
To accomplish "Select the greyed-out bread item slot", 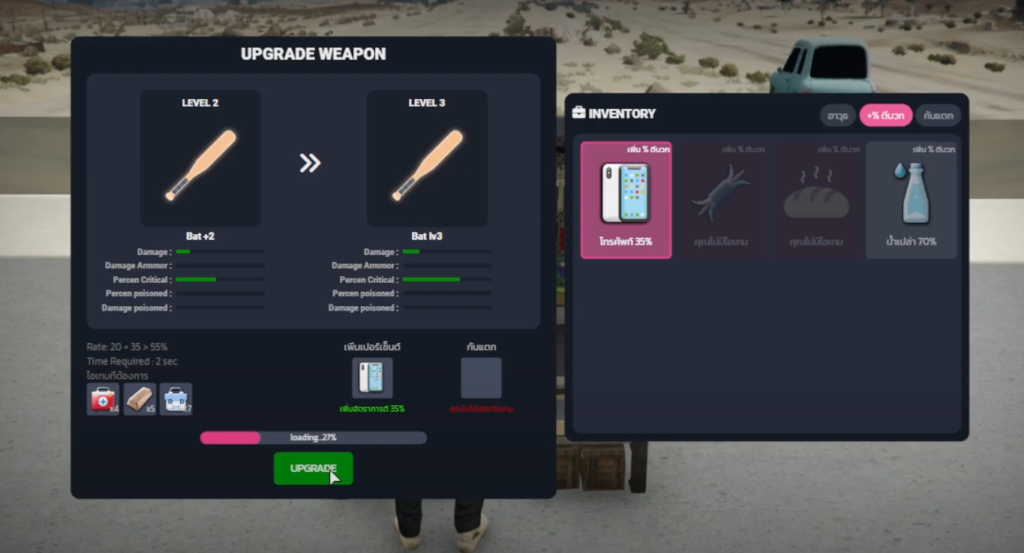I will [x=816, y=200].
